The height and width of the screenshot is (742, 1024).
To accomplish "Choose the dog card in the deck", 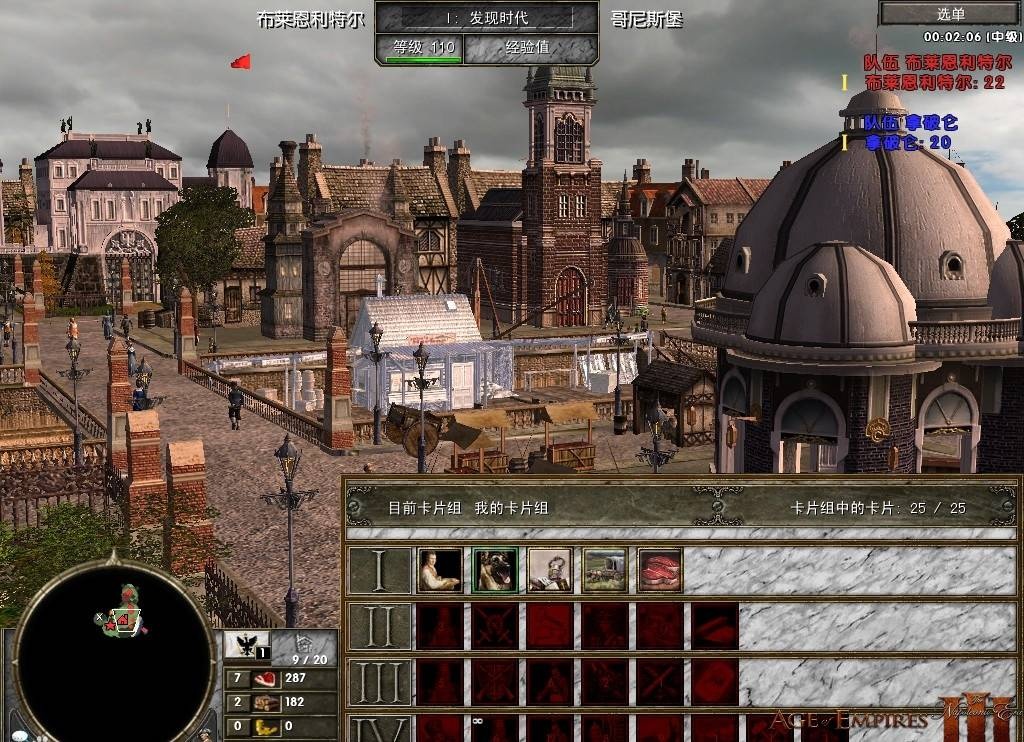I will tap(495, 570).
